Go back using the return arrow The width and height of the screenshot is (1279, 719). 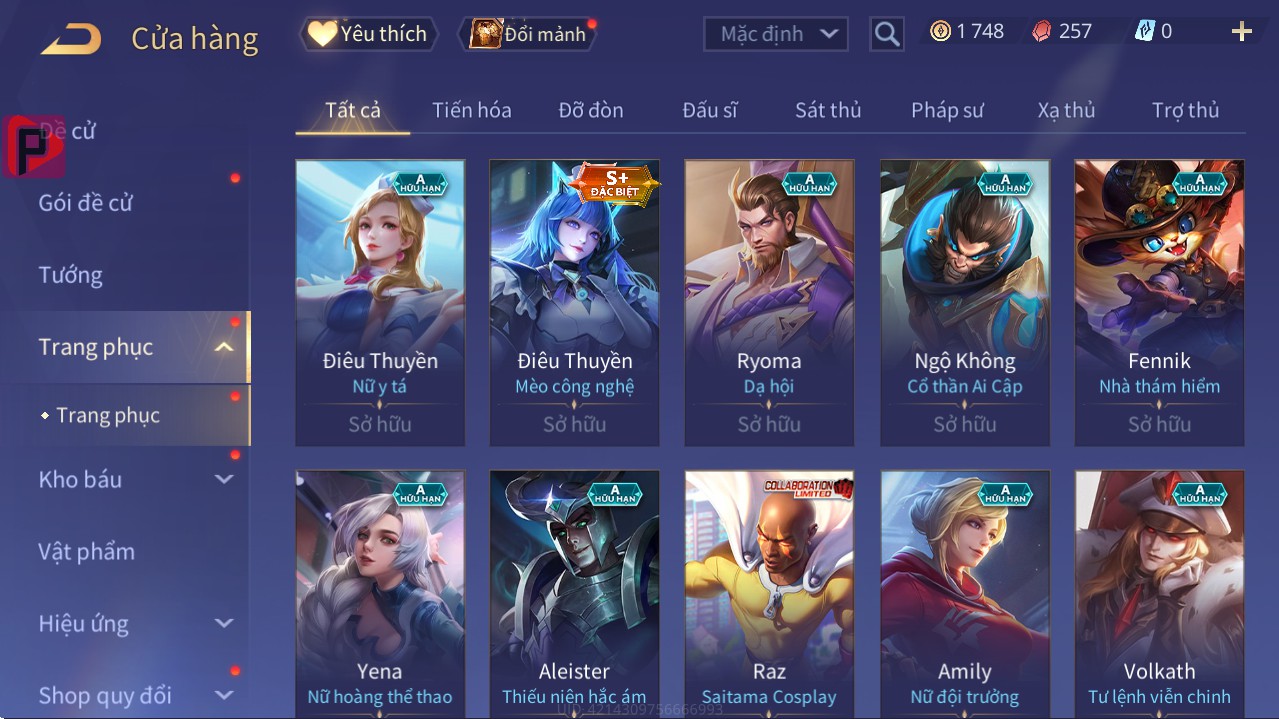pyautogui.click(x=71, y=39)
